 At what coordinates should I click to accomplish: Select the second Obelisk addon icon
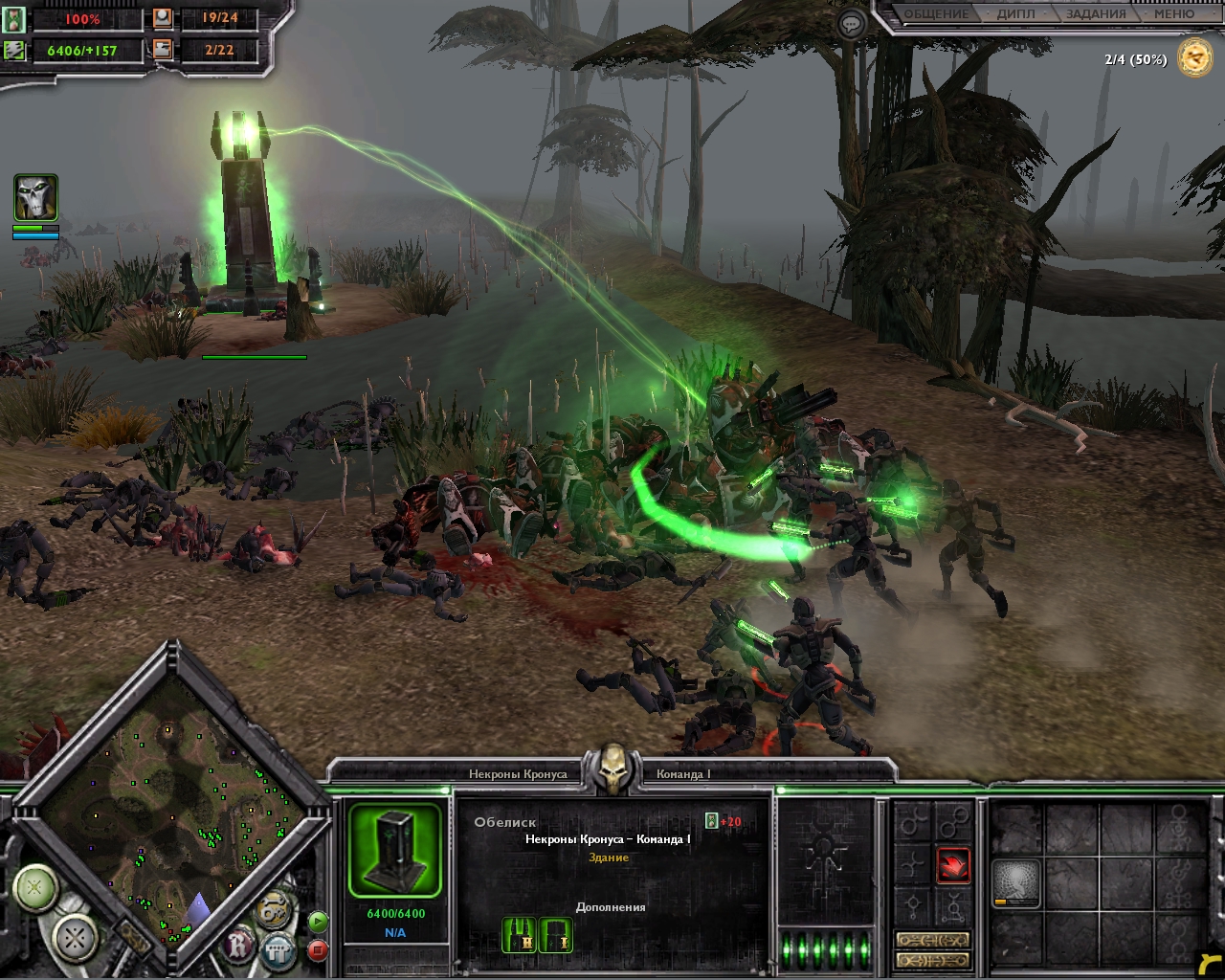556,935
